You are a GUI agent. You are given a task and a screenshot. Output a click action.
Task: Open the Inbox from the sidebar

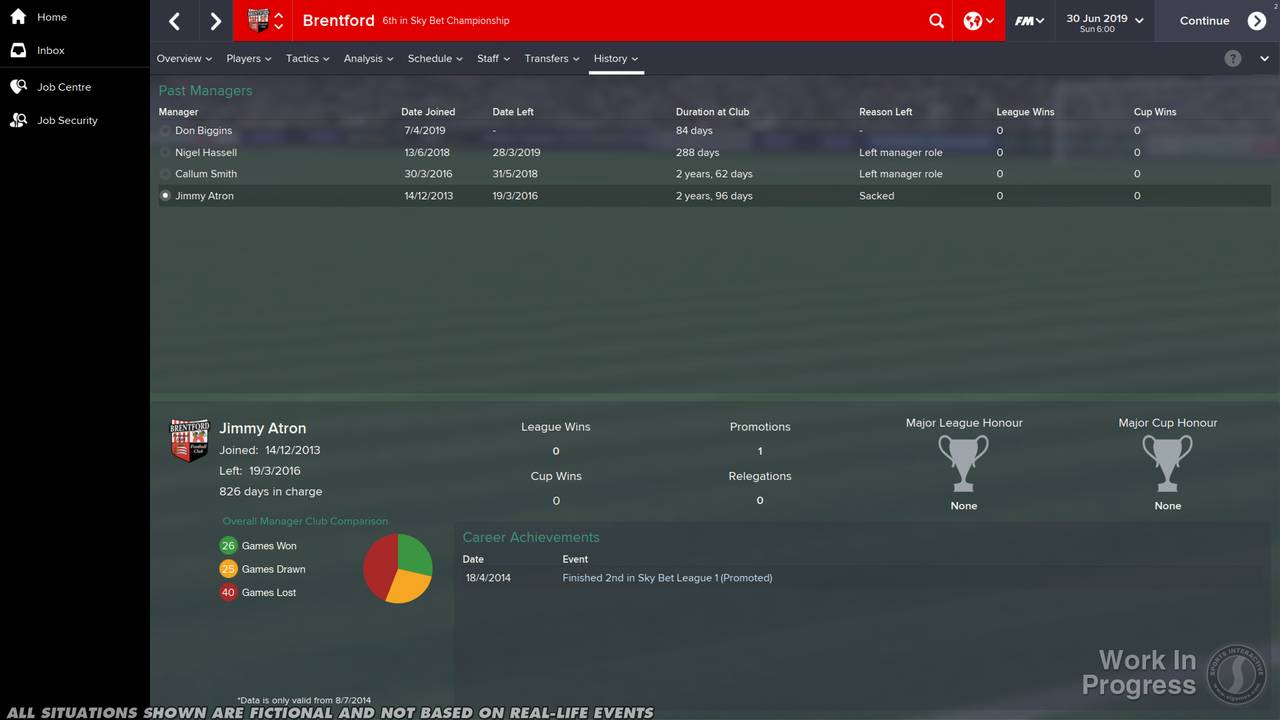[50, 50]
